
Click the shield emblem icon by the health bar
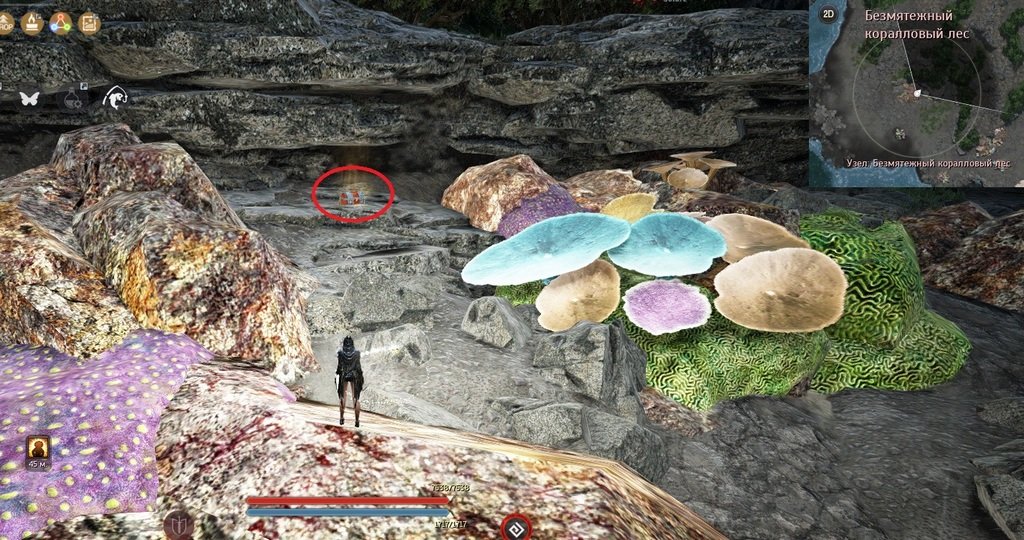(x=180, y=524)
